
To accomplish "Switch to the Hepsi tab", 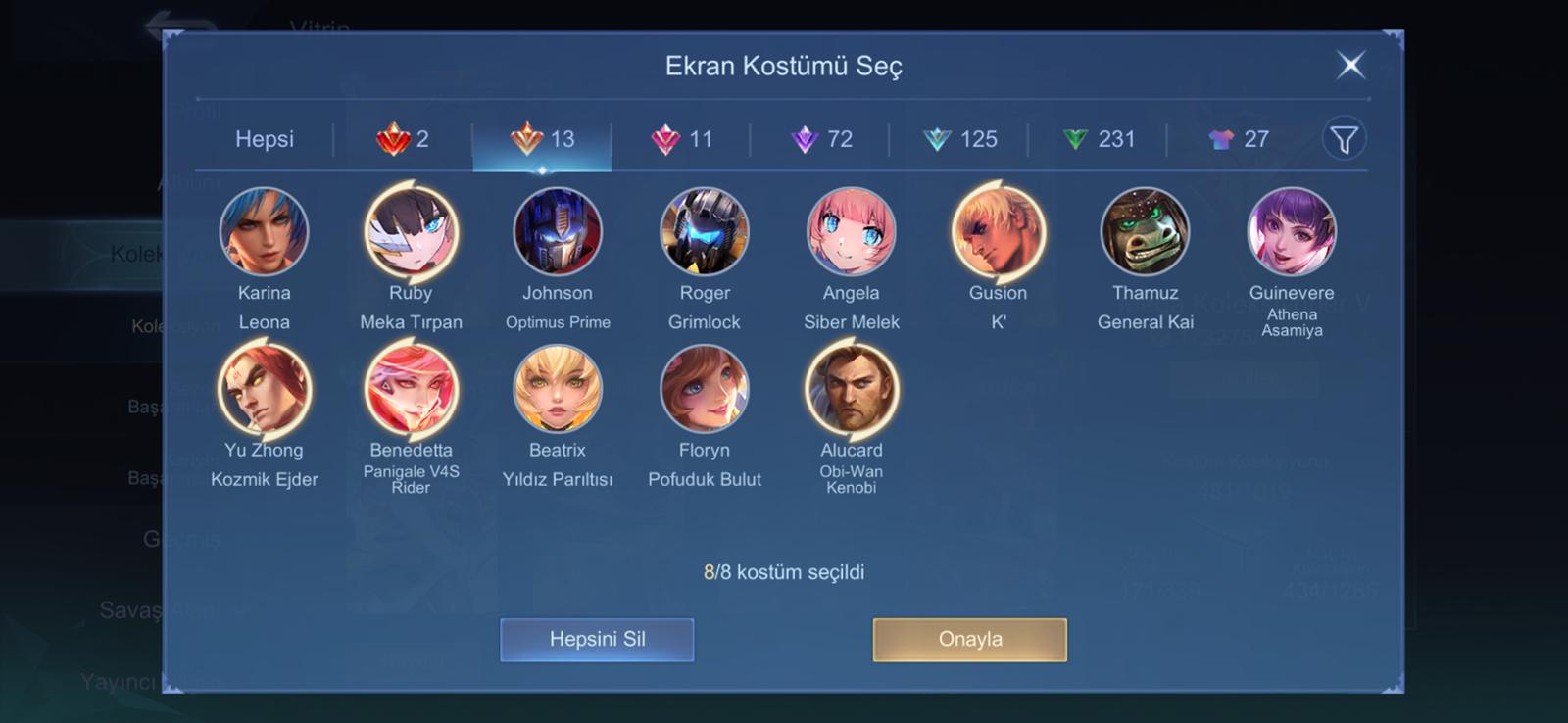I will pyautogui.click(x=265, y=139).
